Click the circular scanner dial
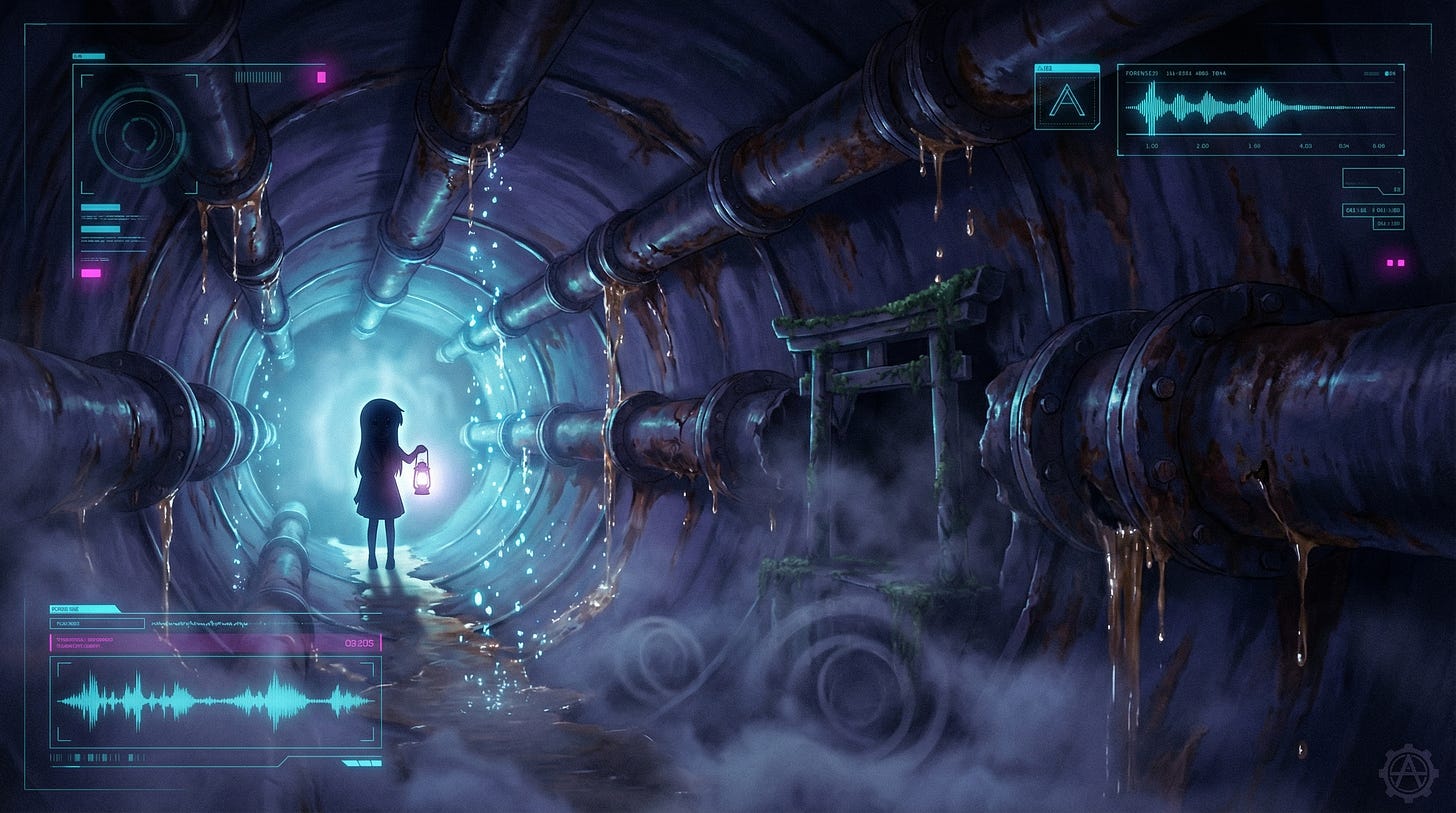The image size is (1456, 813). [138, 135]
